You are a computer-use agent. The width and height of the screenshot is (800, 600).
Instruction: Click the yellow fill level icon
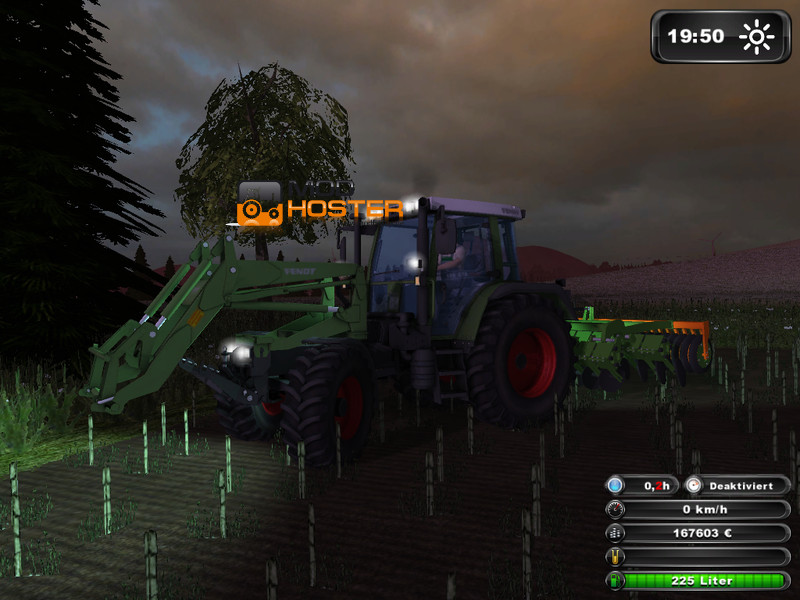(616, 557)
